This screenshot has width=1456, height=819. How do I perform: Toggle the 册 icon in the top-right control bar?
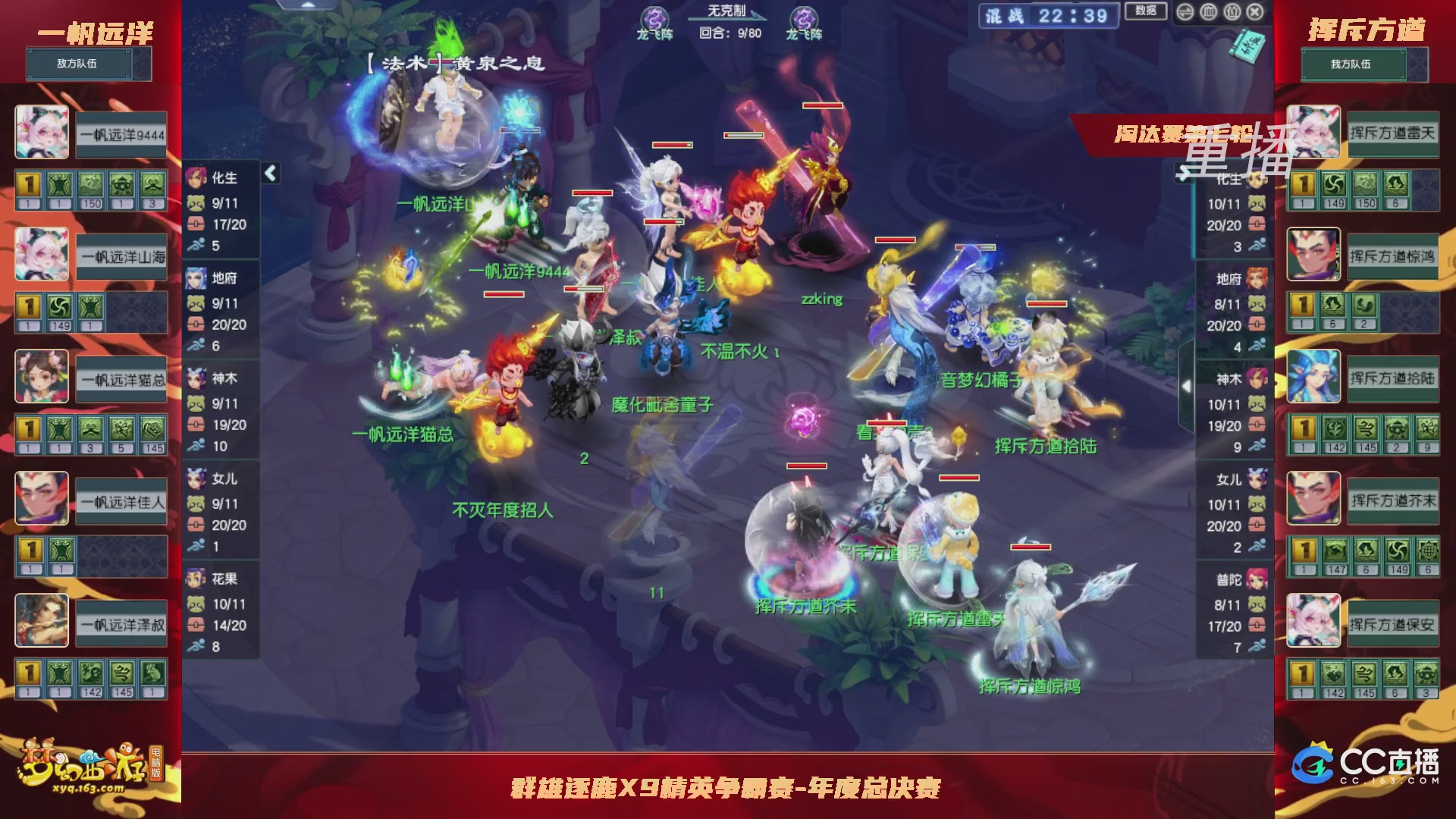click(x=1208, y=11)
